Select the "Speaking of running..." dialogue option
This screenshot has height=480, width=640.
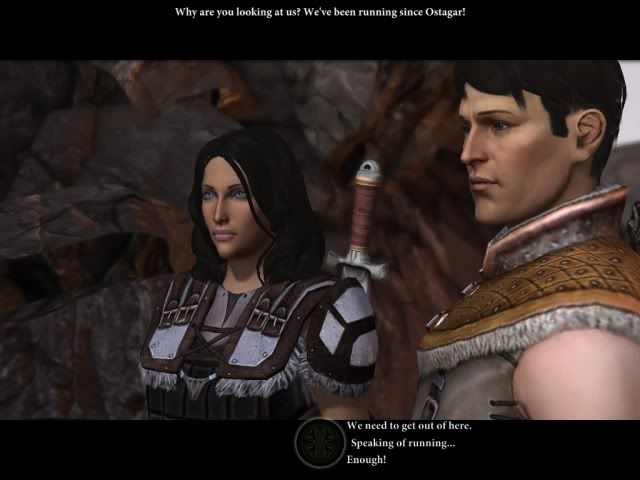pos(401,443)
